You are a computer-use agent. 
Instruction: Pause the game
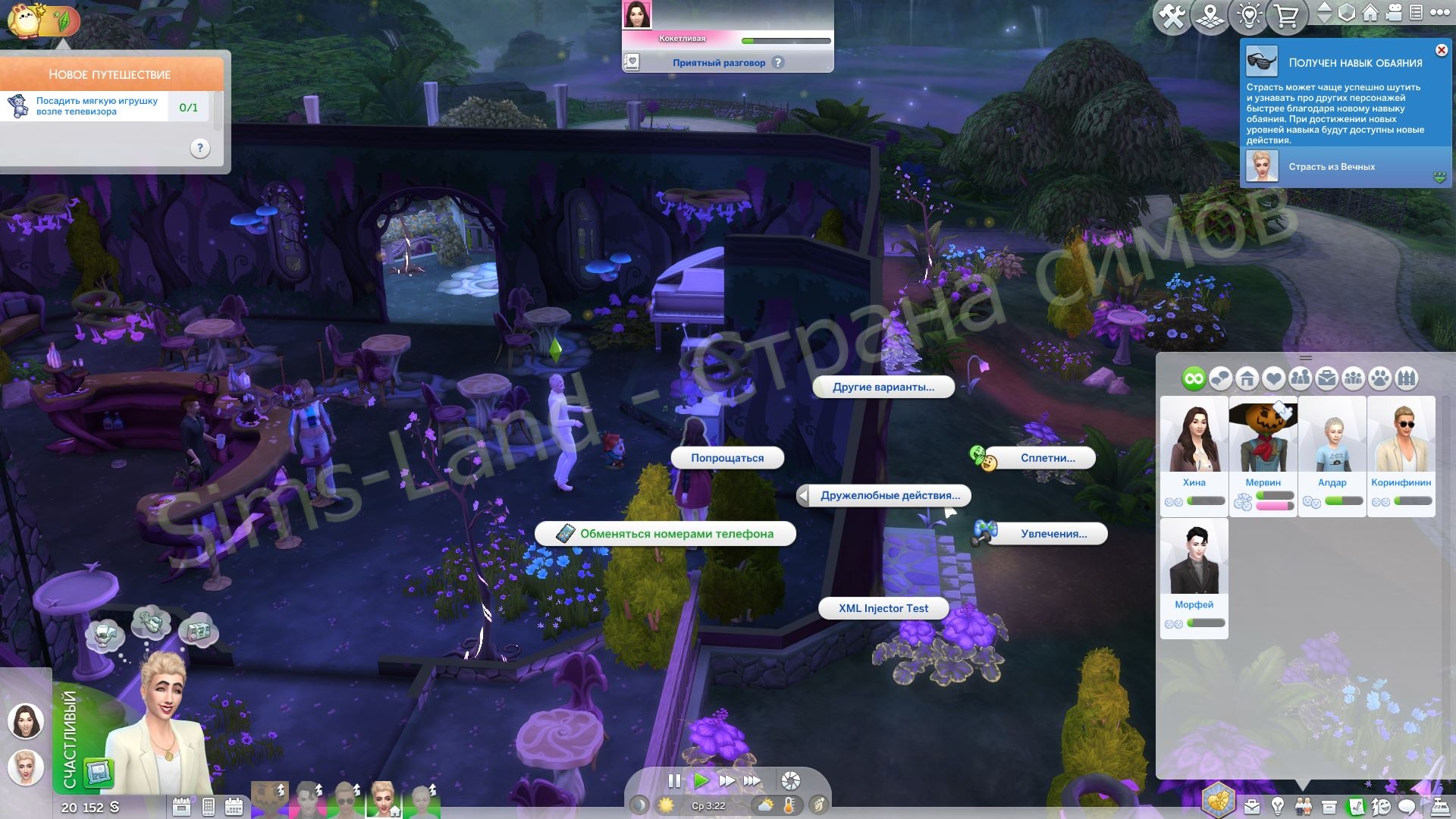pos(673,780)
